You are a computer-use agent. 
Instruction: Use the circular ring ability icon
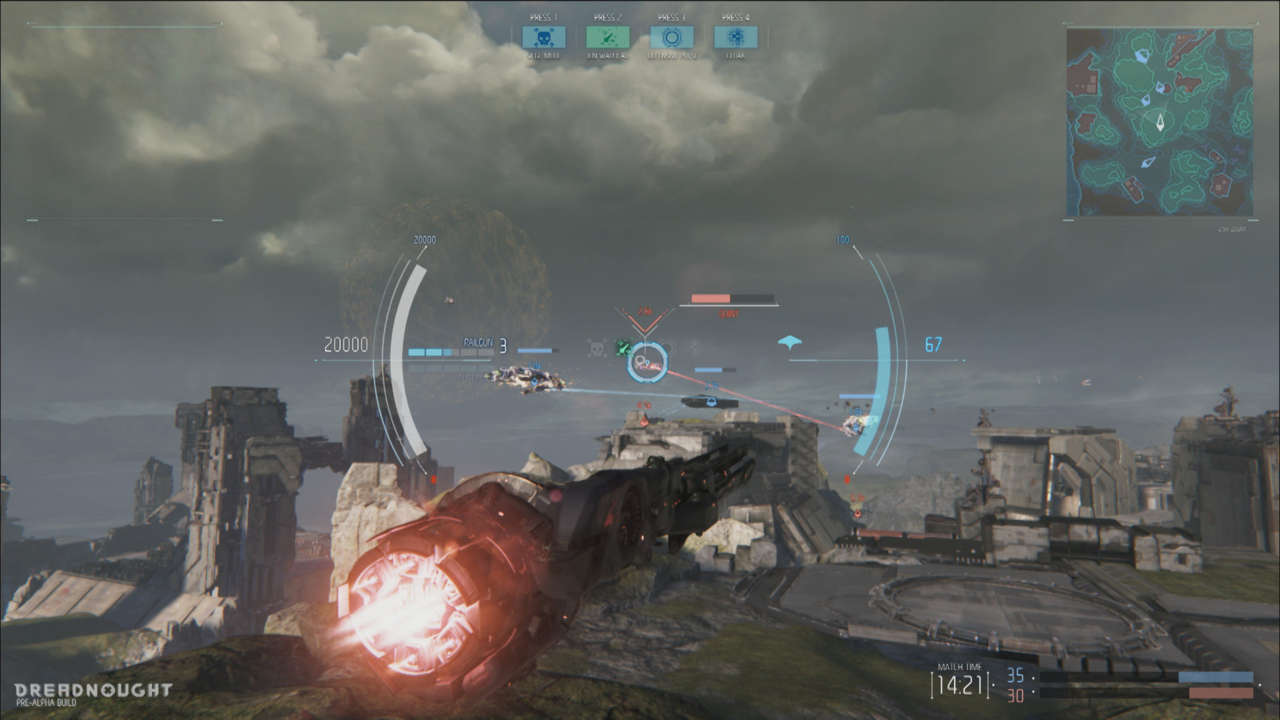[671, 37]
